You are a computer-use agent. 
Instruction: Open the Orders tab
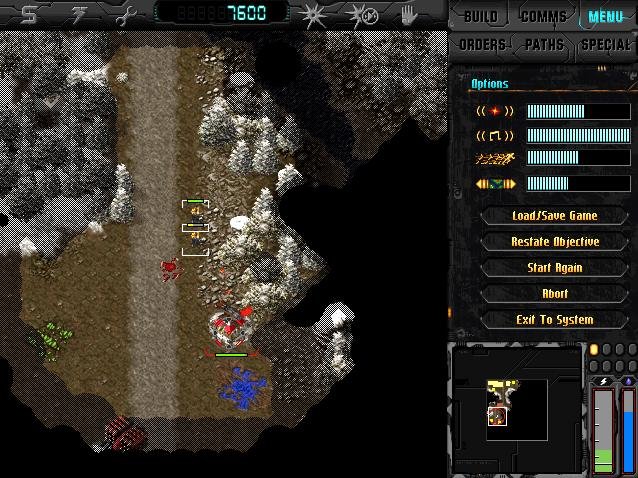coord(481,45)
